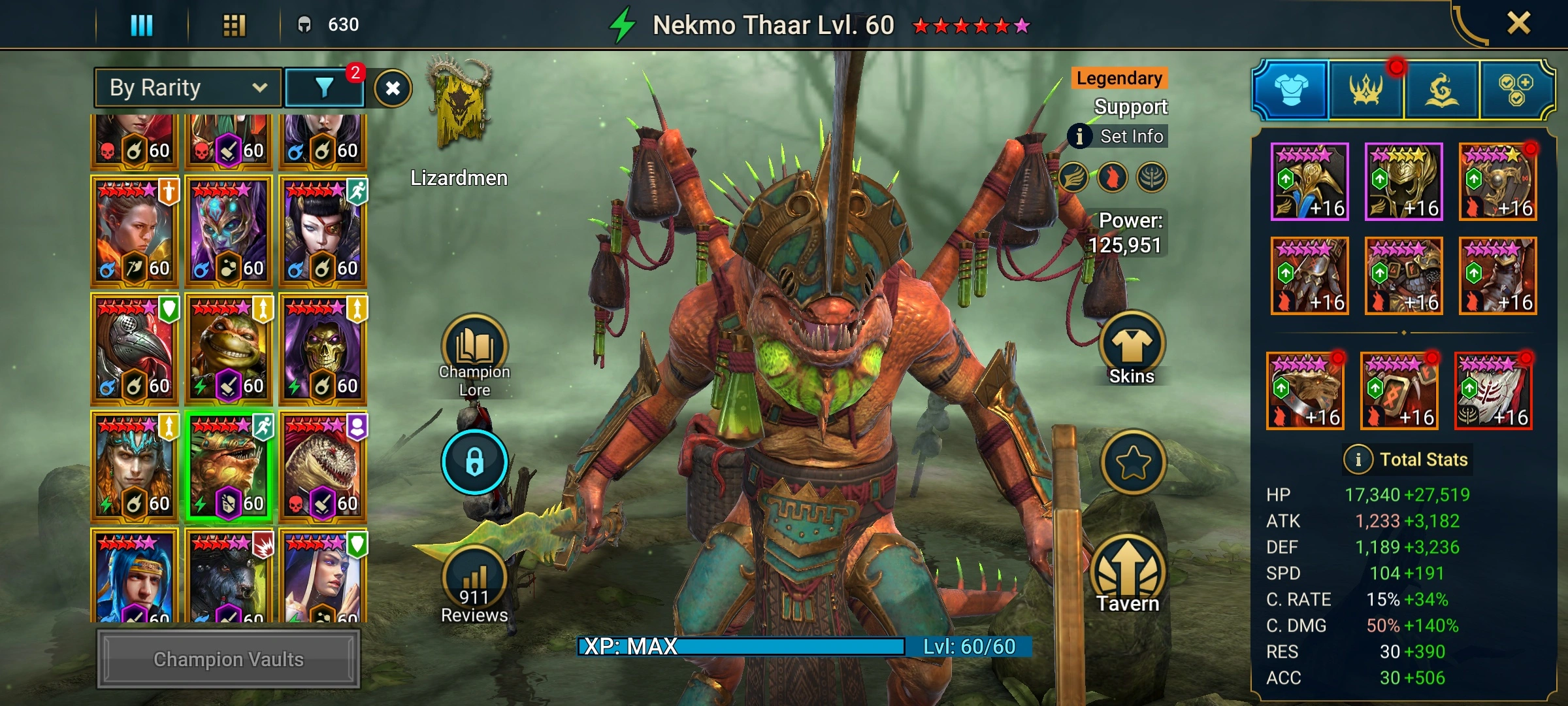Select the equipped weapon artifact slot
Screen dimensions: 1568x706
point(1309,181)
